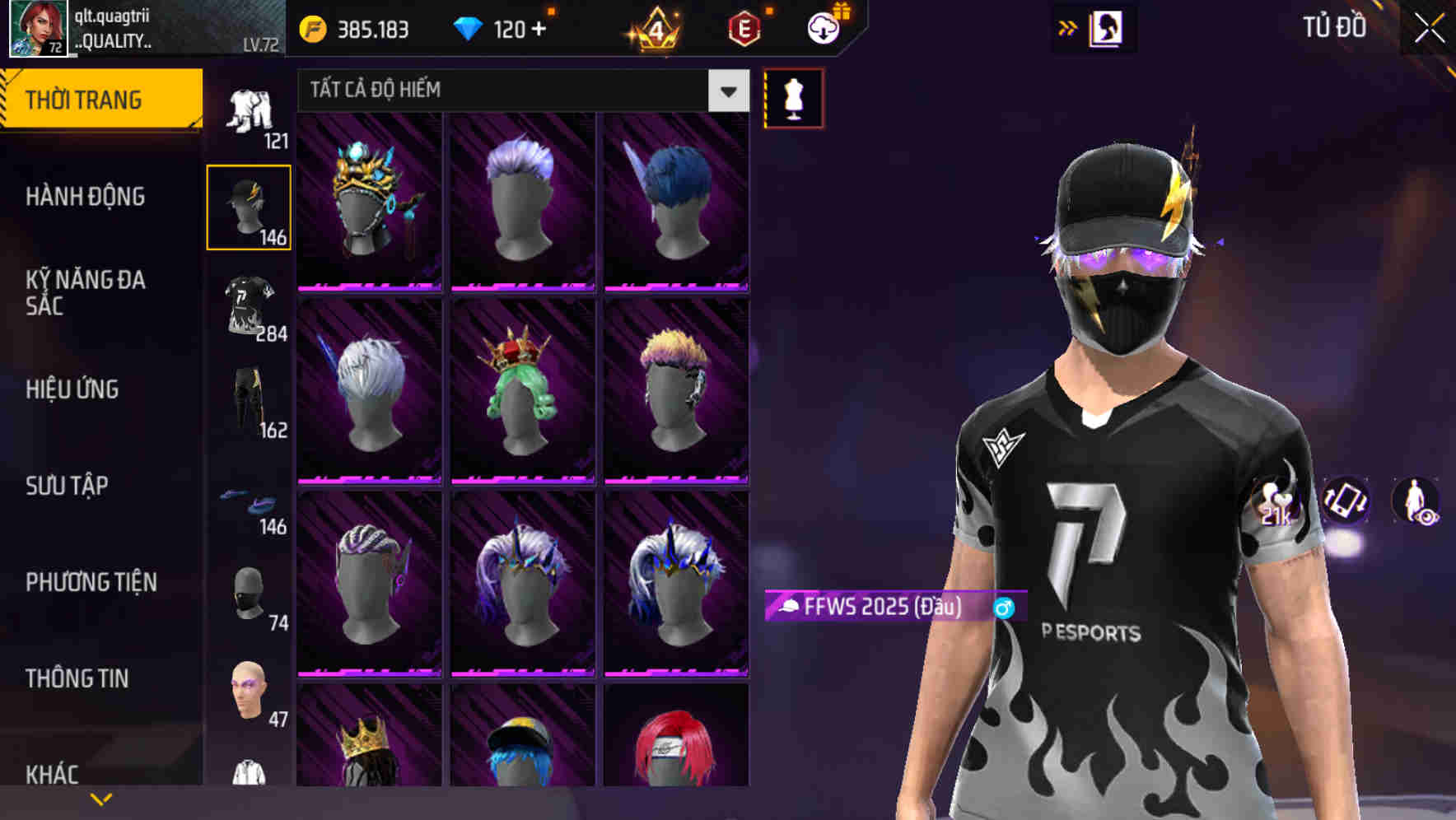The height and width of the screenshot is (820, 1456).
Task: Expand the sidebar using the bottom yellow chevron
Action: click(x=102, y=797)
